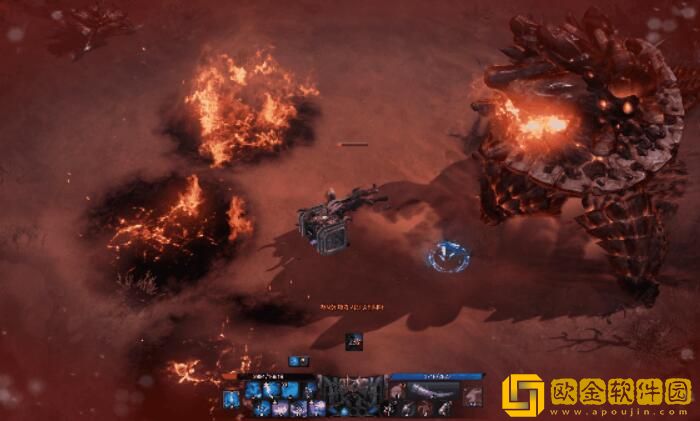This screenshot has height=421, width=700.
Task: Select the standalone blue skill icon left of the hotbar
Action: [231, 399]
